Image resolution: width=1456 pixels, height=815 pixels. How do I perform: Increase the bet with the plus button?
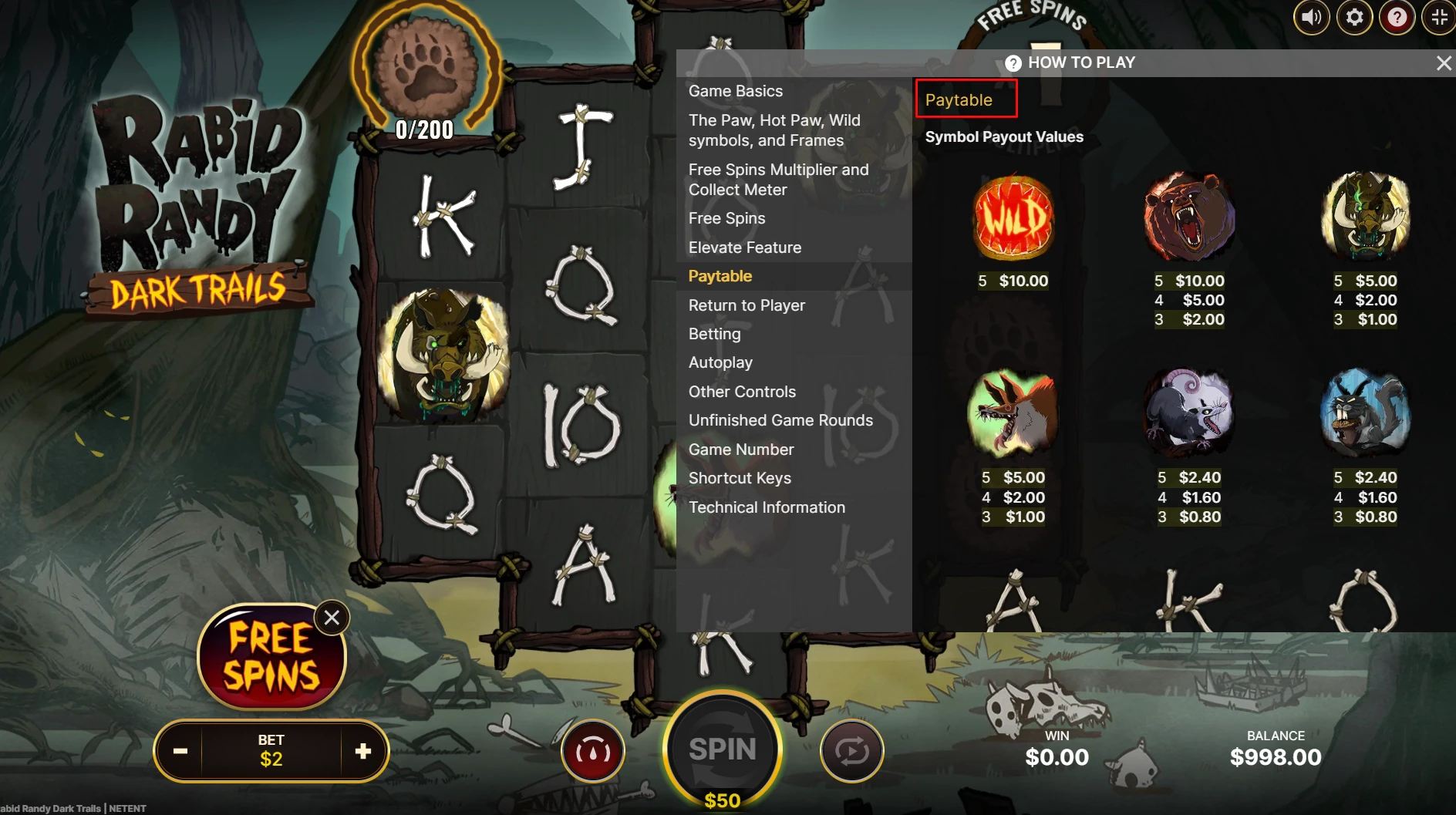coord(363,751)
